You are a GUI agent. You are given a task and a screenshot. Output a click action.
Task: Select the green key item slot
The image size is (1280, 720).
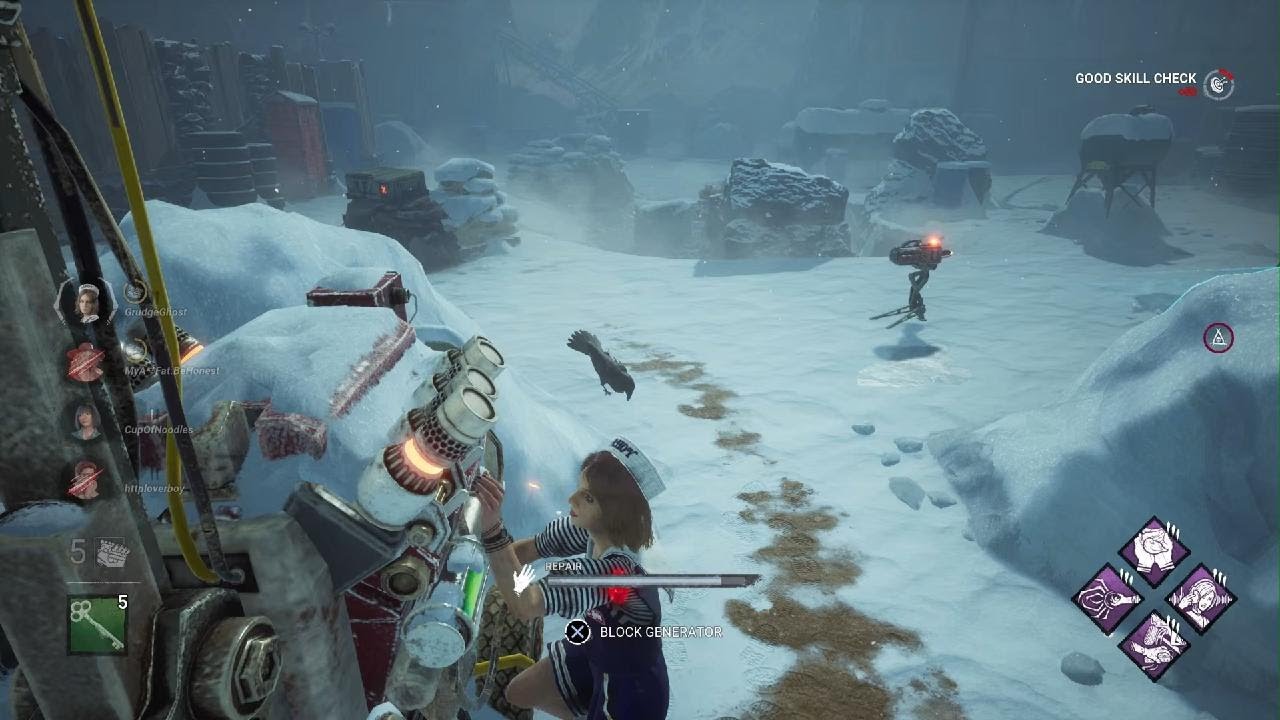pyautogui.click(x=97, y=624)
